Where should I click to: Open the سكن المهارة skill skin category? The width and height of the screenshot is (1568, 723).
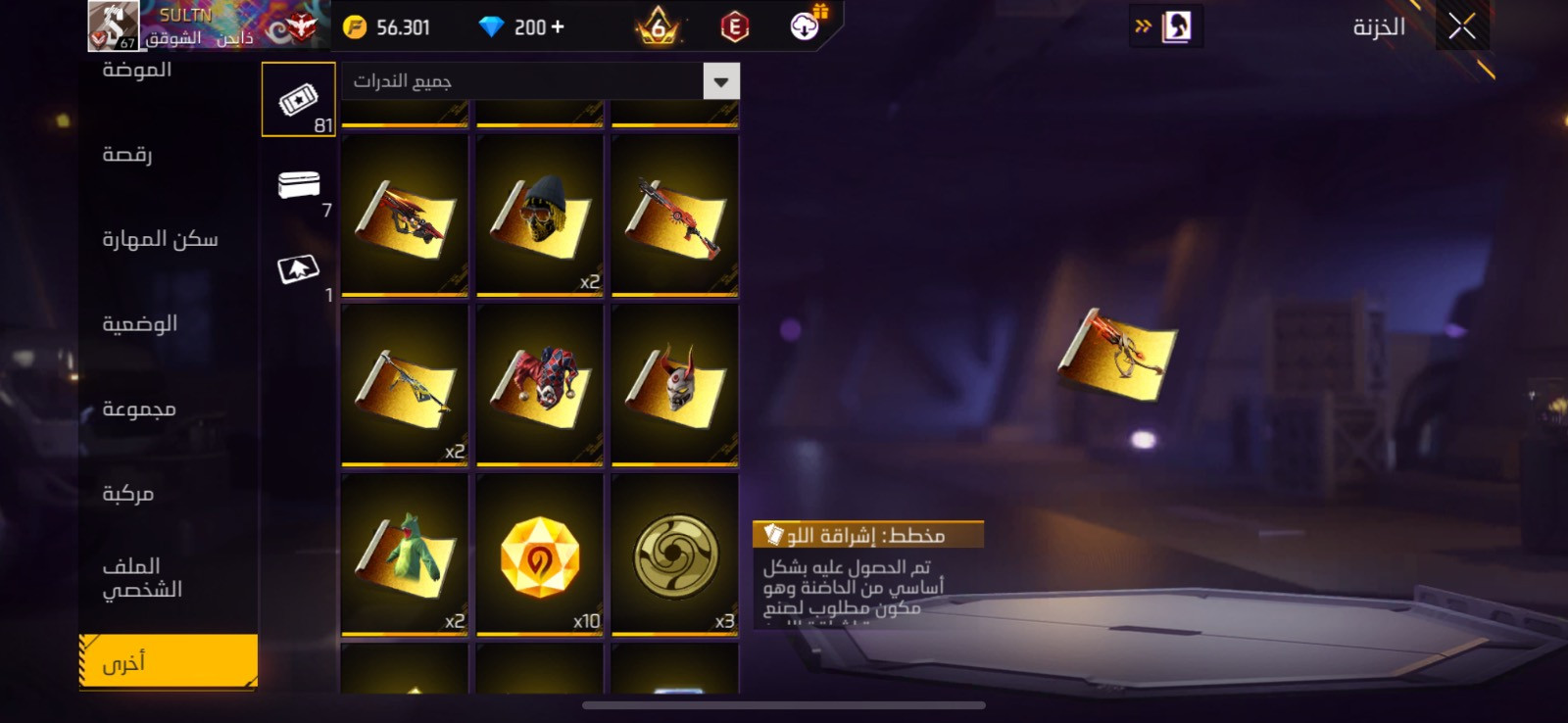tap(160, 239)
